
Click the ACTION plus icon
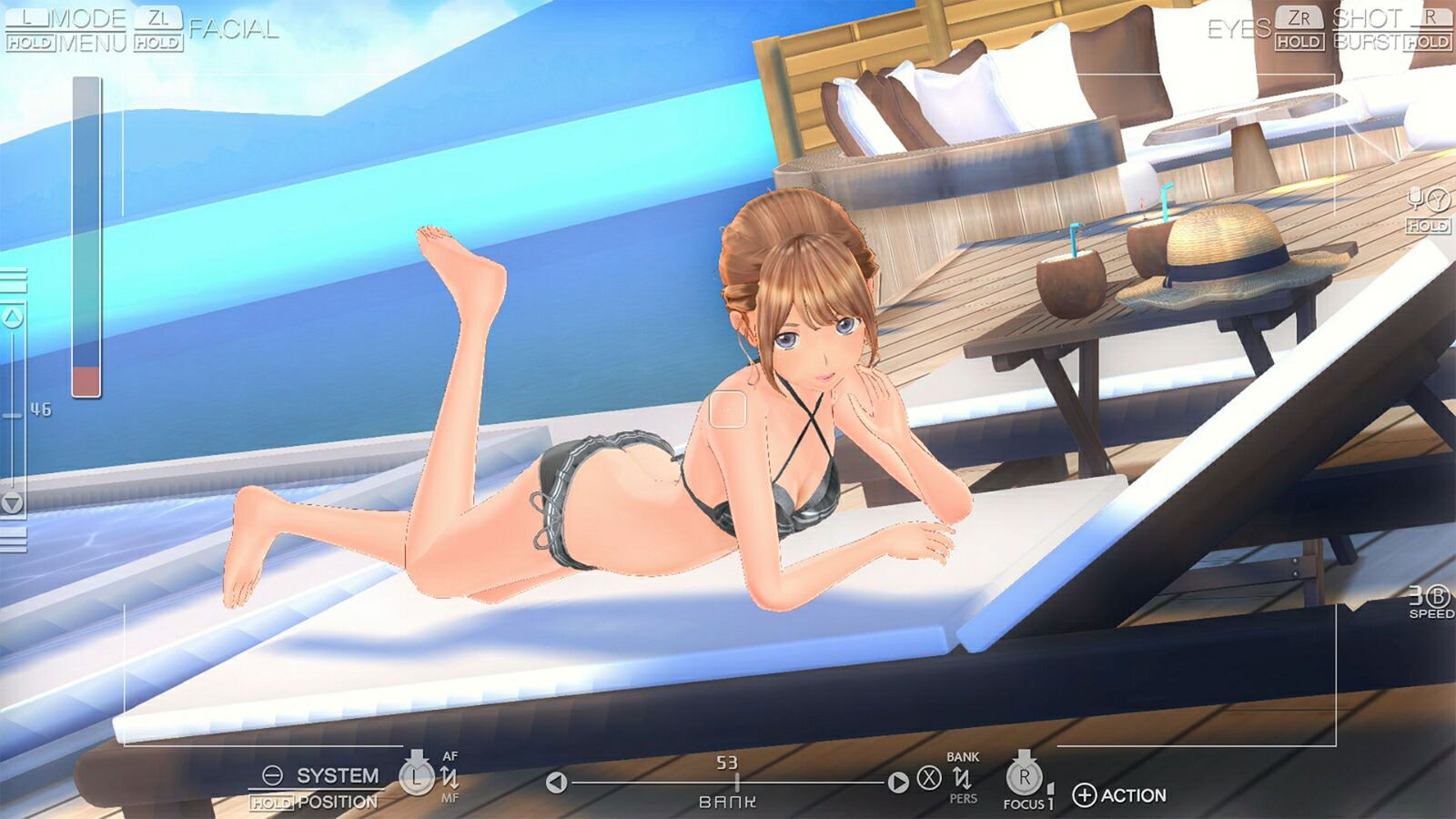tap(1082, 792)
